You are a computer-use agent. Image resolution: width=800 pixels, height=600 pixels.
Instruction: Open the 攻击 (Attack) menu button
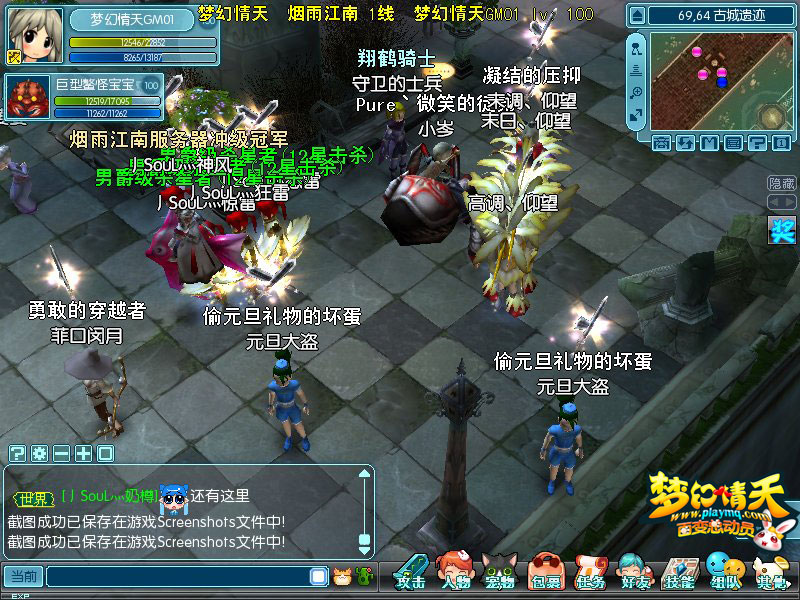coord(410,572)
